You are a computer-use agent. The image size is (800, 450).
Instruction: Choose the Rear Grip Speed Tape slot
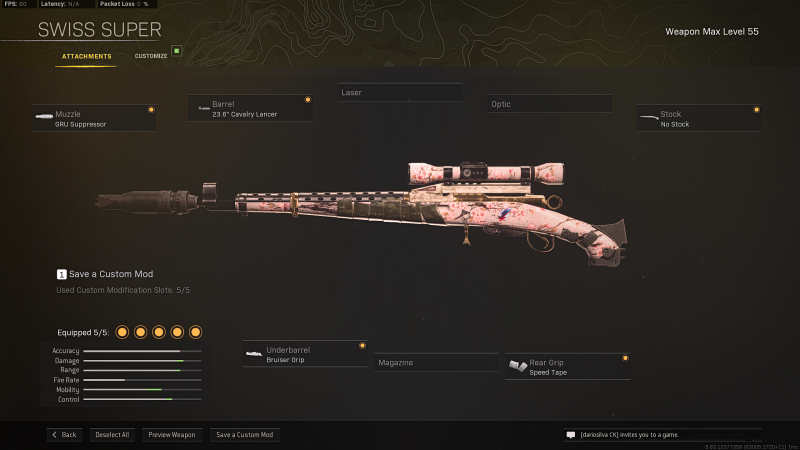point(567,366)
